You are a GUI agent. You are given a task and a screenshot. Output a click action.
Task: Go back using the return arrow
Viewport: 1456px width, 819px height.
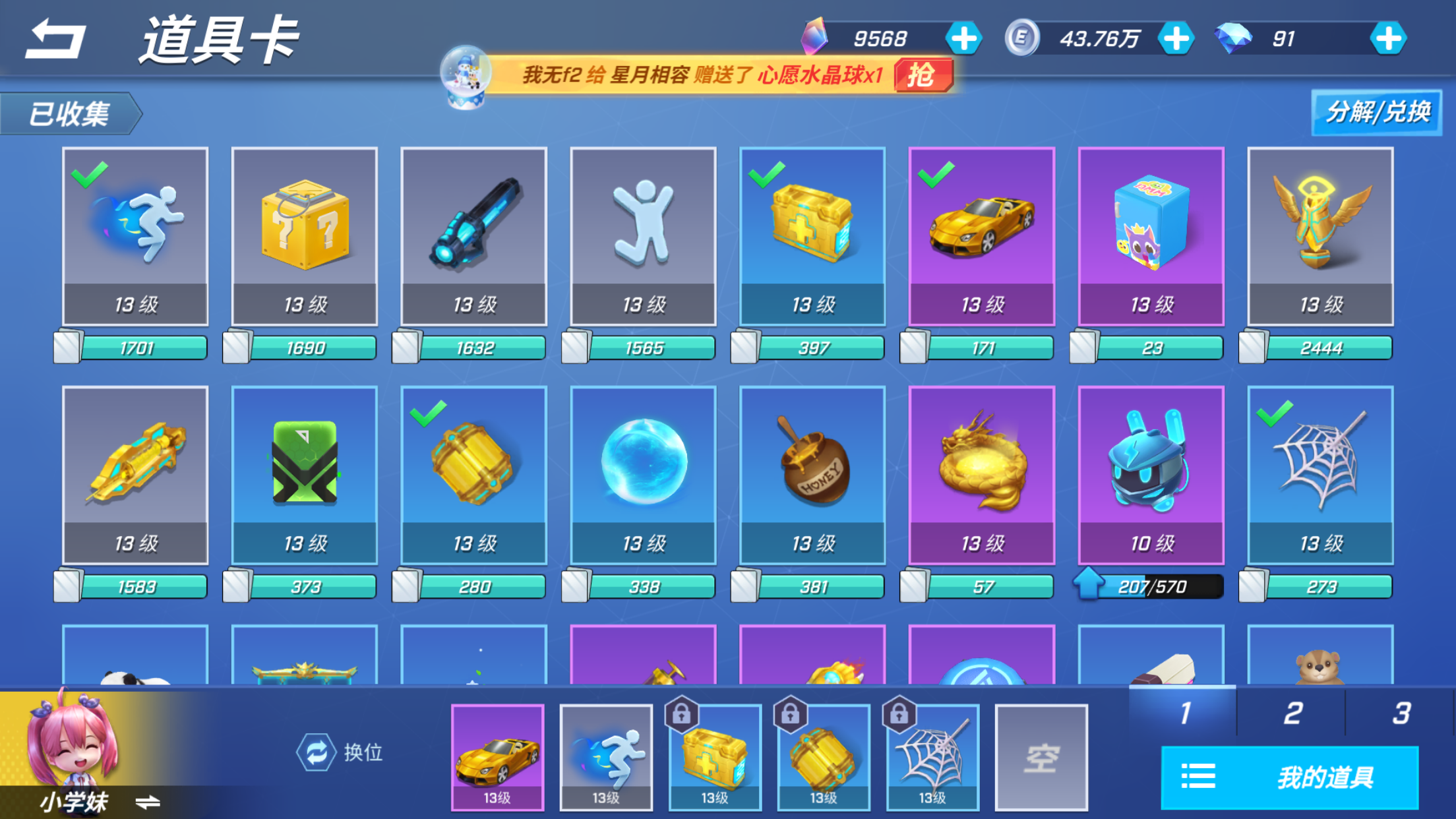(55, 40)
